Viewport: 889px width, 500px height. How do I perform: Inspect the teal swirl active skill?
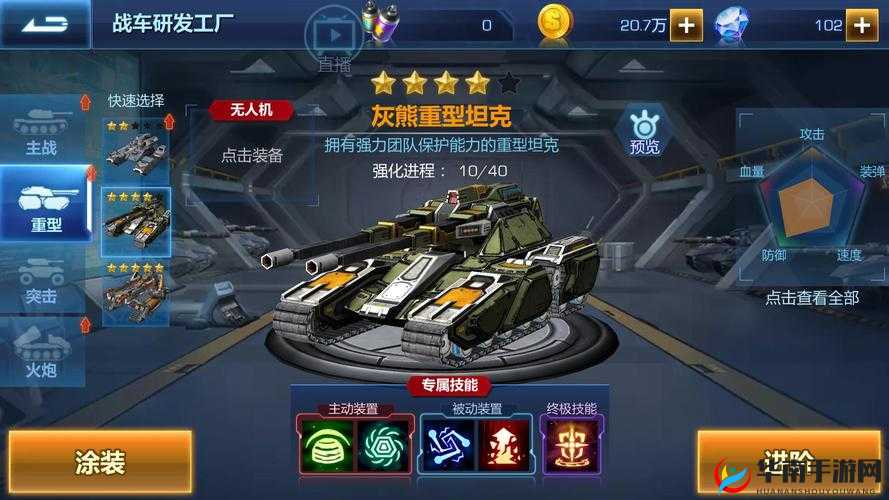[x=380, y=443]
